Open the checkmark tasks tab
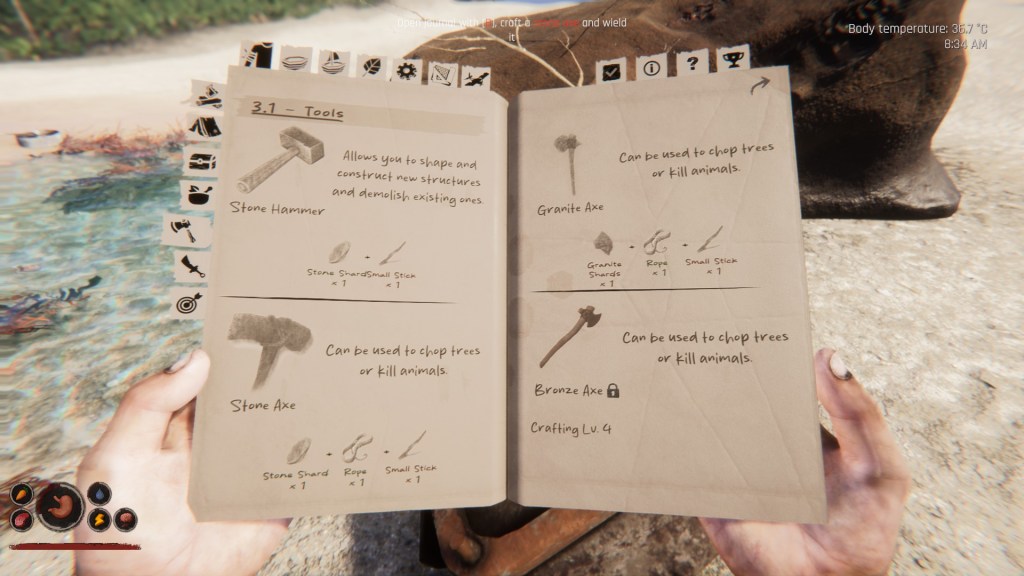Viewport: 1024px width, 576px height. [x=613, y=70]
